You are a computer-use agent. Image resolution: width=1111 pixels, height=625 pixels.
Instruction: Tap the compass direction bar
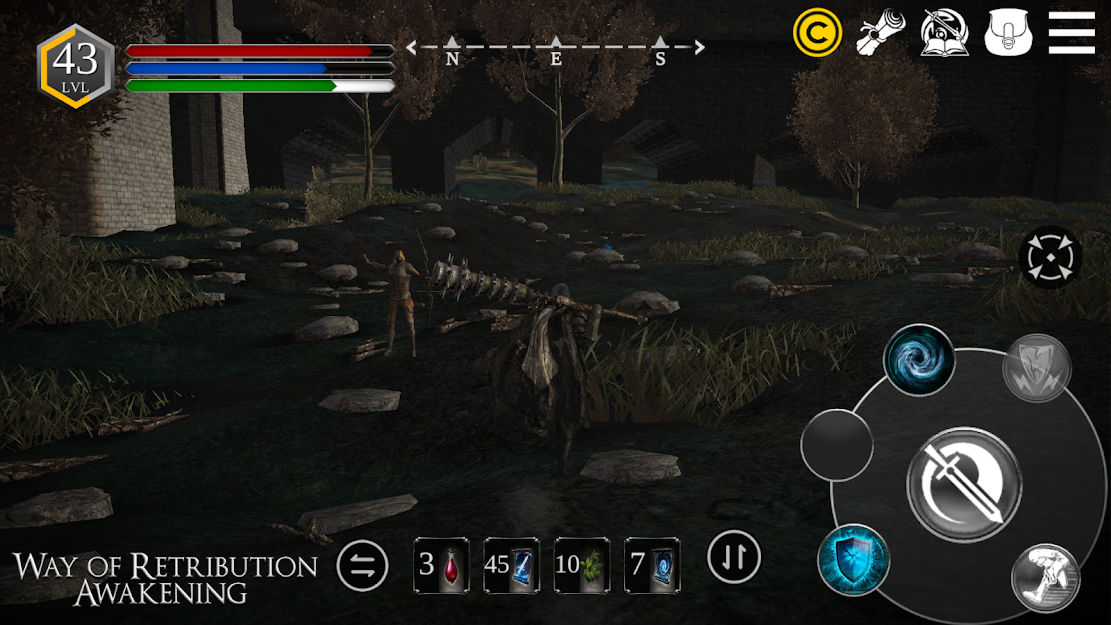click(555, 49)
